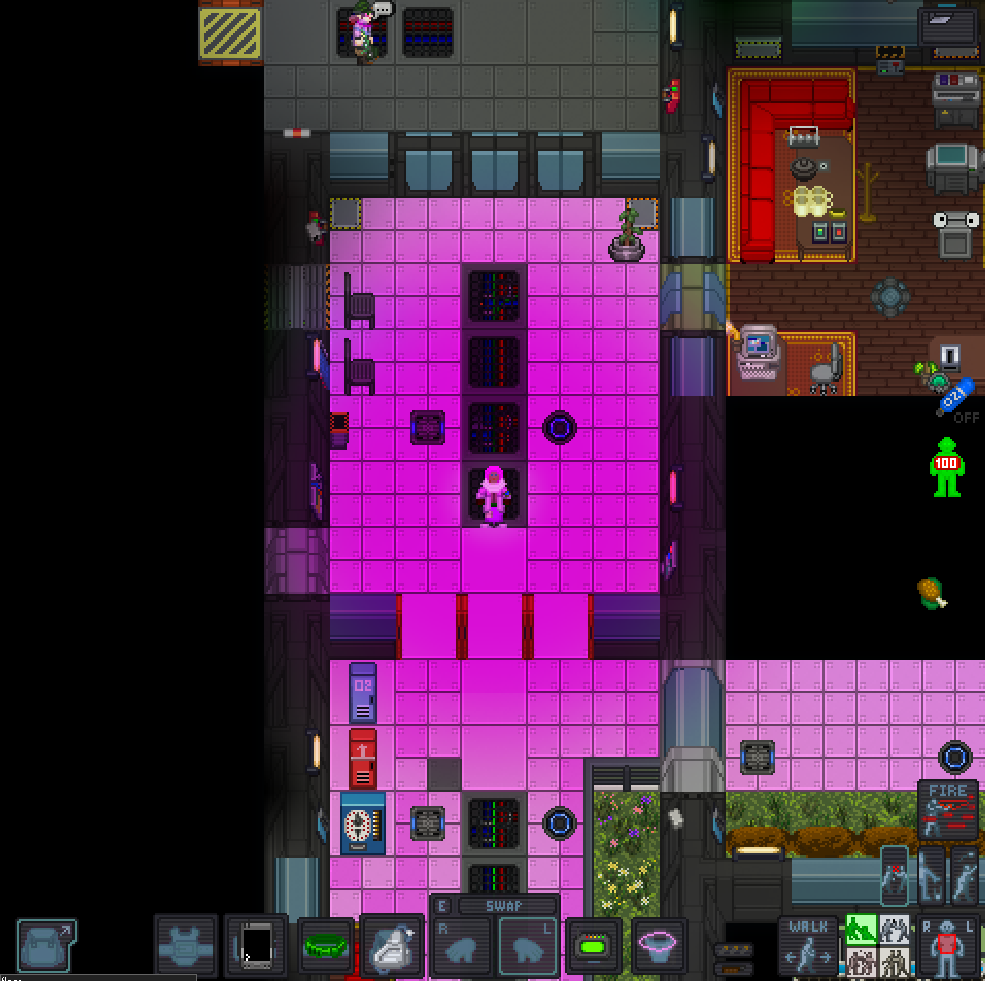Select the left hand slot

528,946
